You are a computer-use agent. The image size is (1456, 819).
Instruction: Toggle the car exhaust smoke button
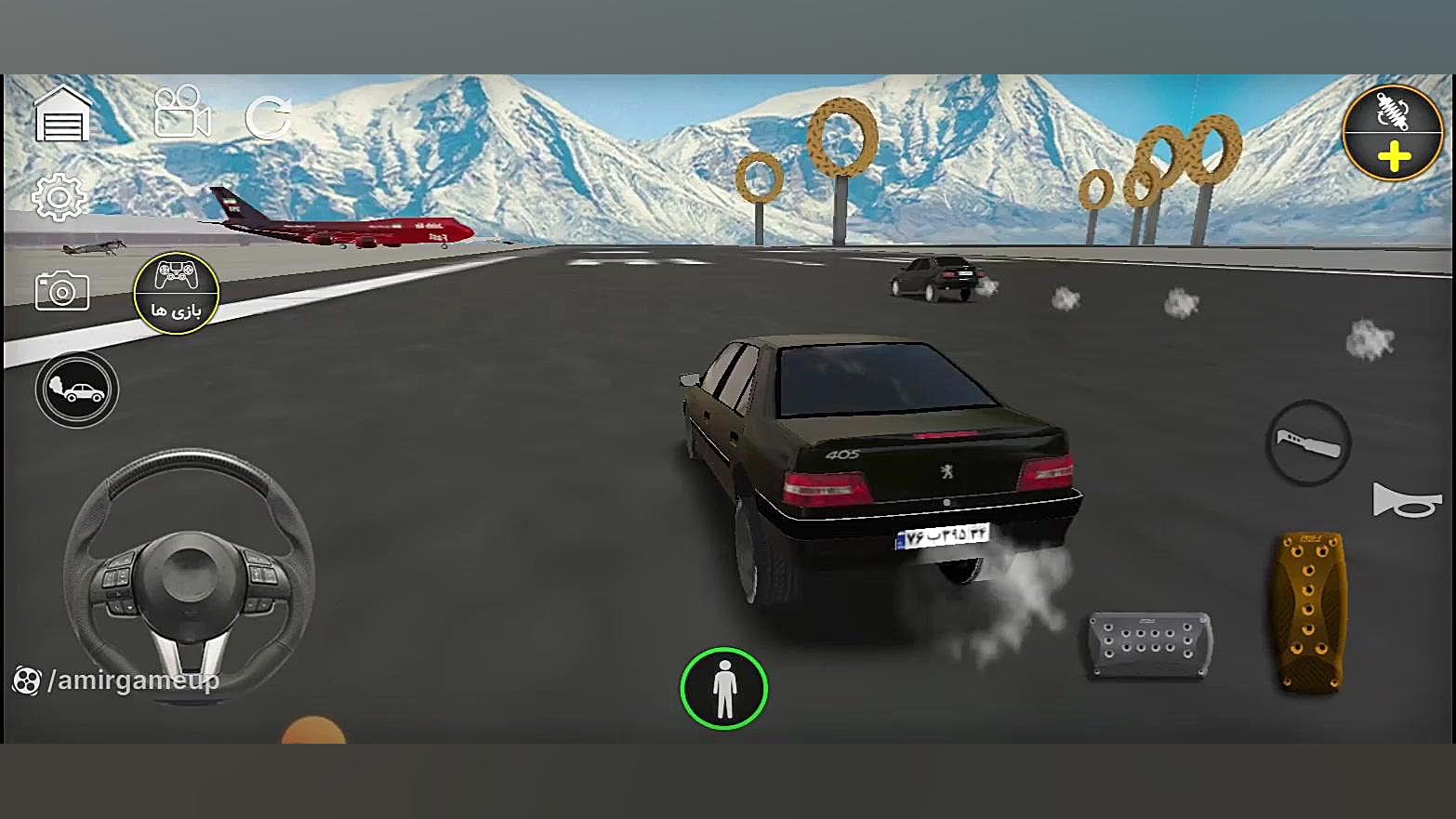77,390
